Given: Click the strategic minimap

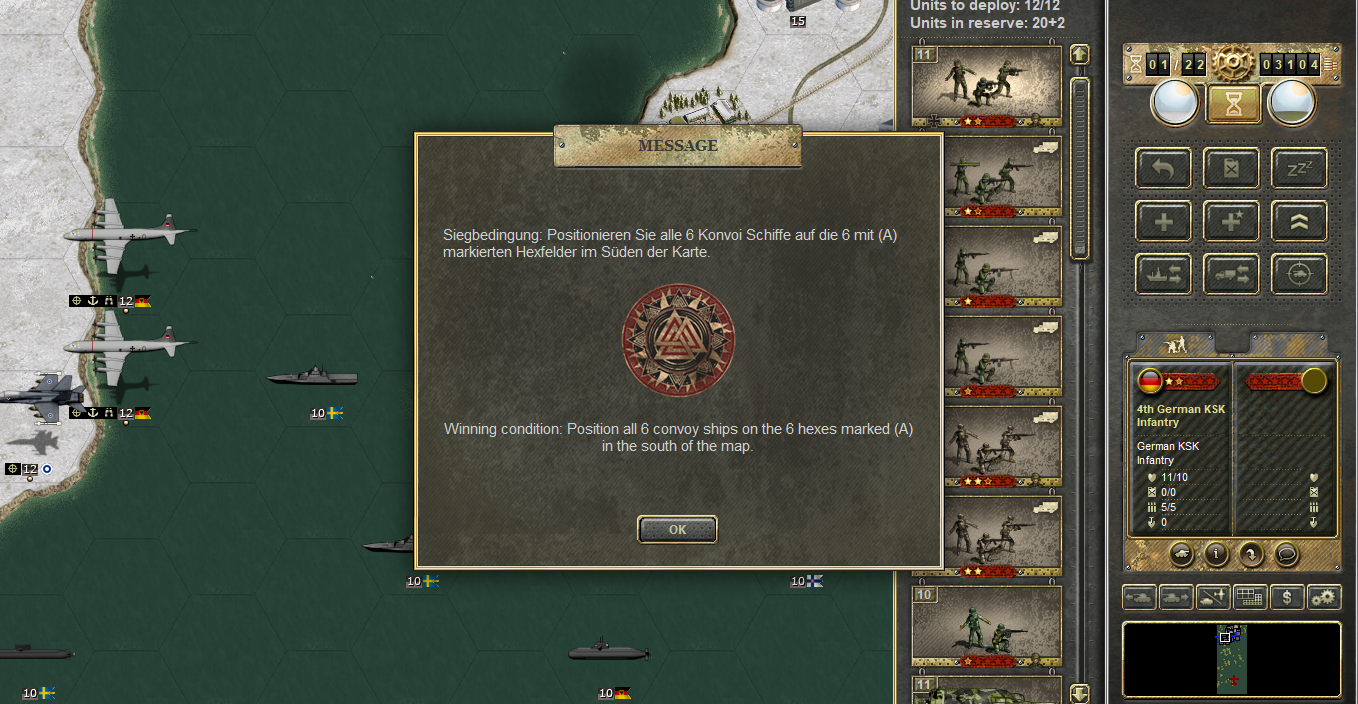Looking at the screenshot, I should (x=1231, y=658).
